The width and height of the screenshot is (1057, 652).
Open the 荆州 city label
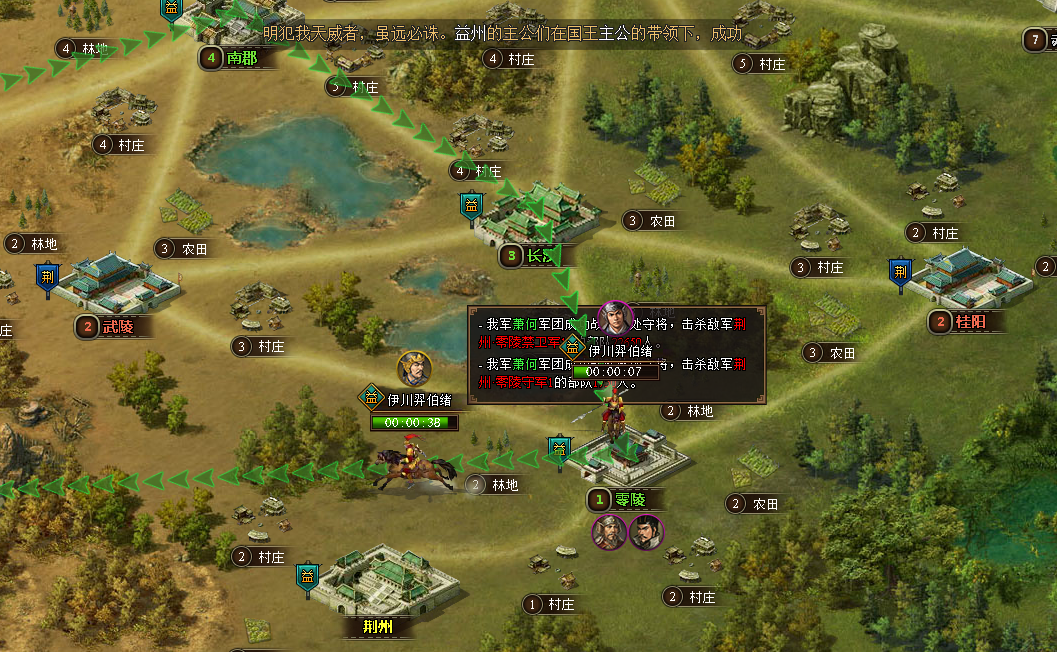pyautogui.click(x=377, y=628)
